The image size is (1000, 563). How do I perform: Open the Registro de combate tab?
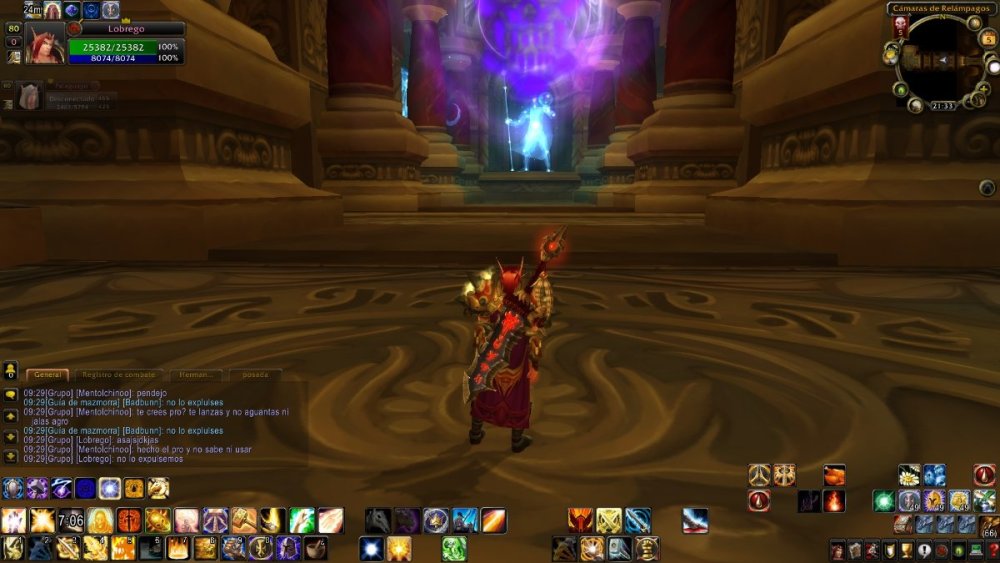click(x=118, y=374)
